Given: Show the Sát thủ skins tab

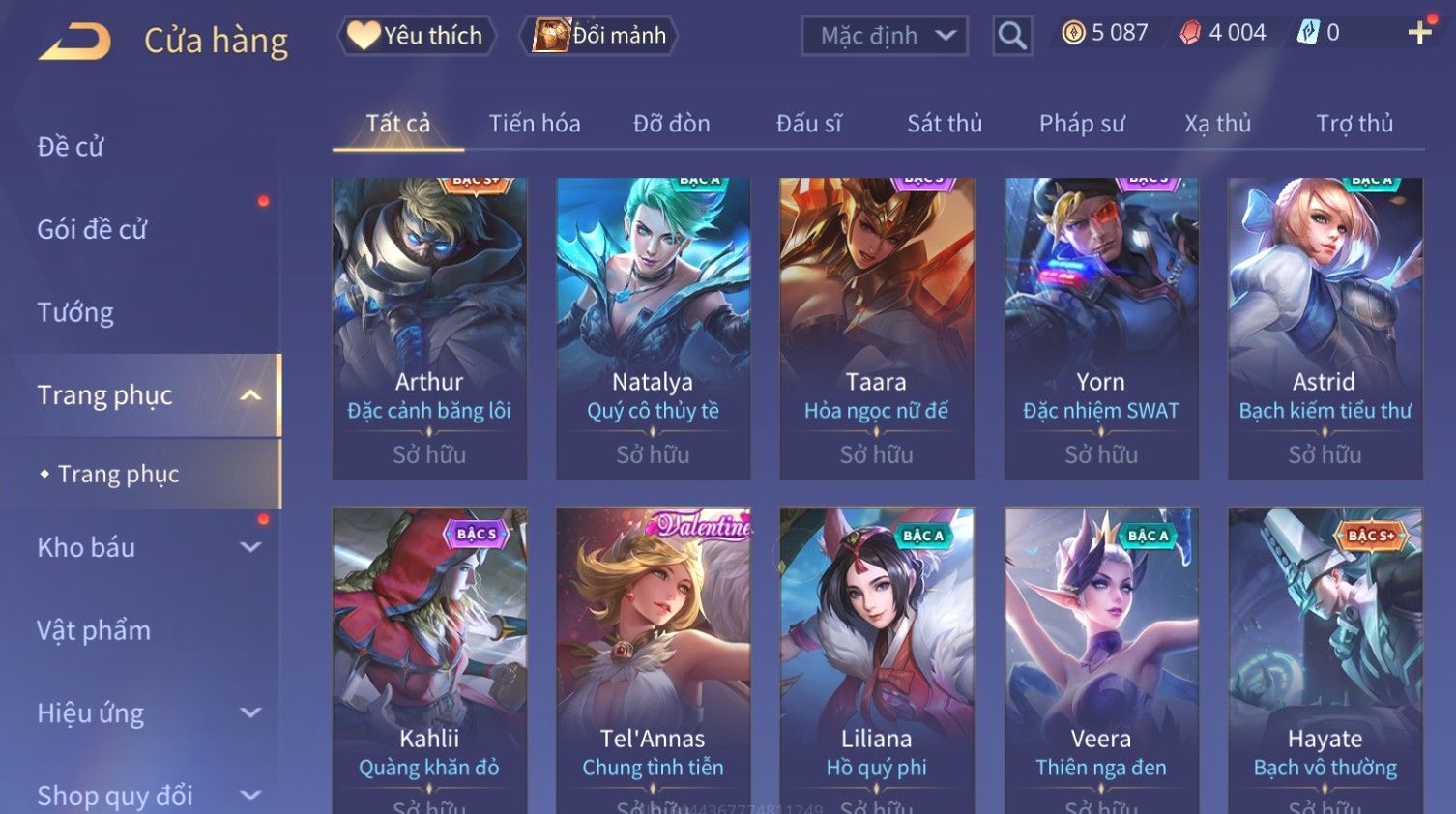Looking at the screenshot, I should [x=944, y=124].
